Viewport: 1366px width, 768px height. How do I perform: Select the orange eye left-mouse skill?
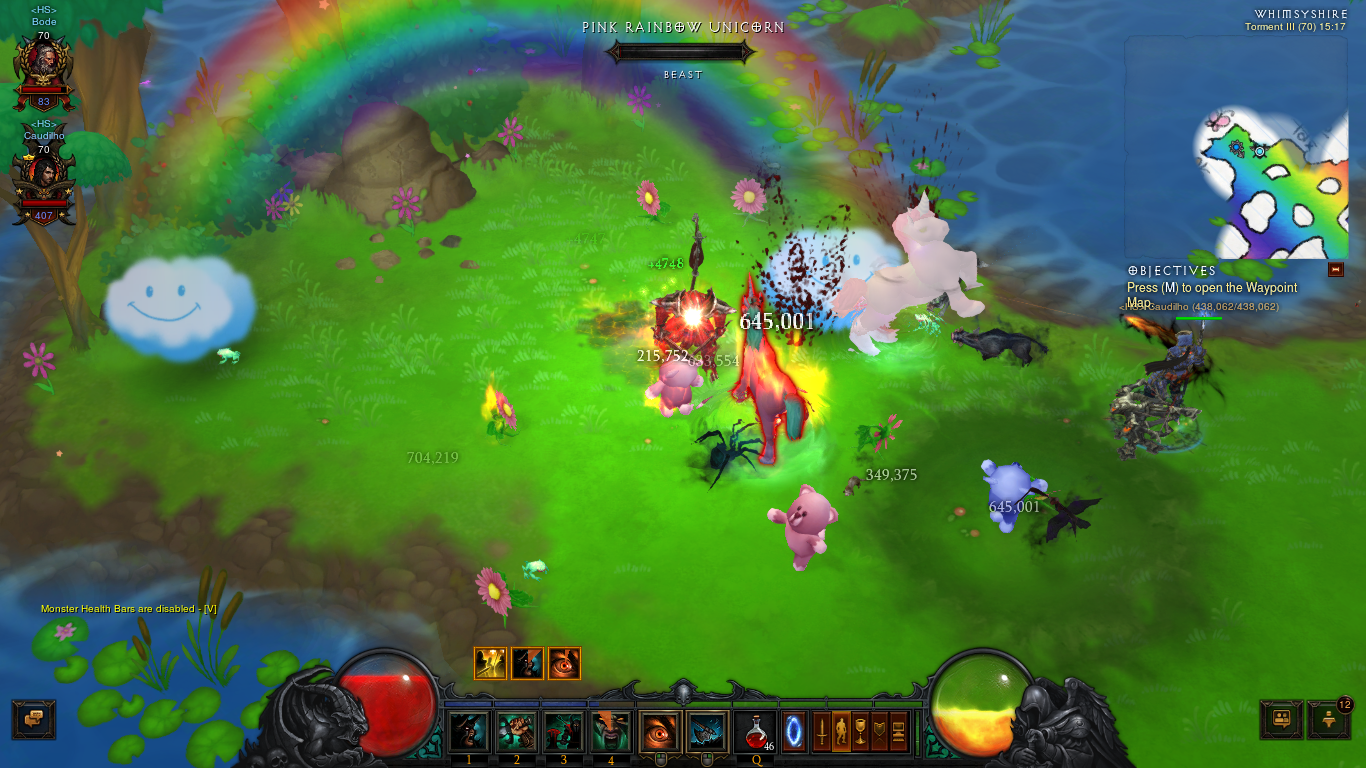pyautogui.click(x=660, y=732)
